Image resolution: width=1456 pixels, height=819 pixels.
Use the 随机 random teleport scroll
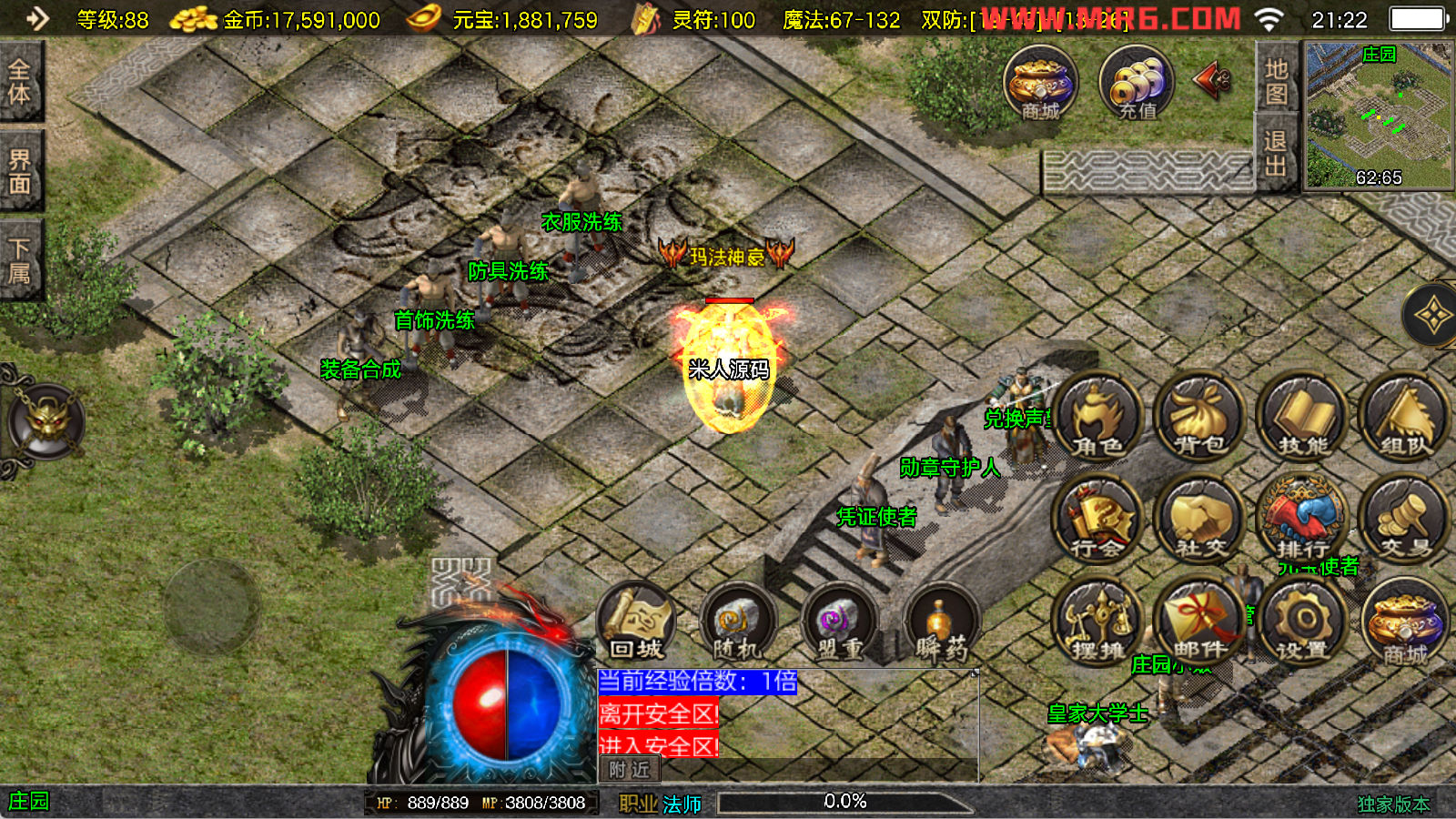(738, 623)
